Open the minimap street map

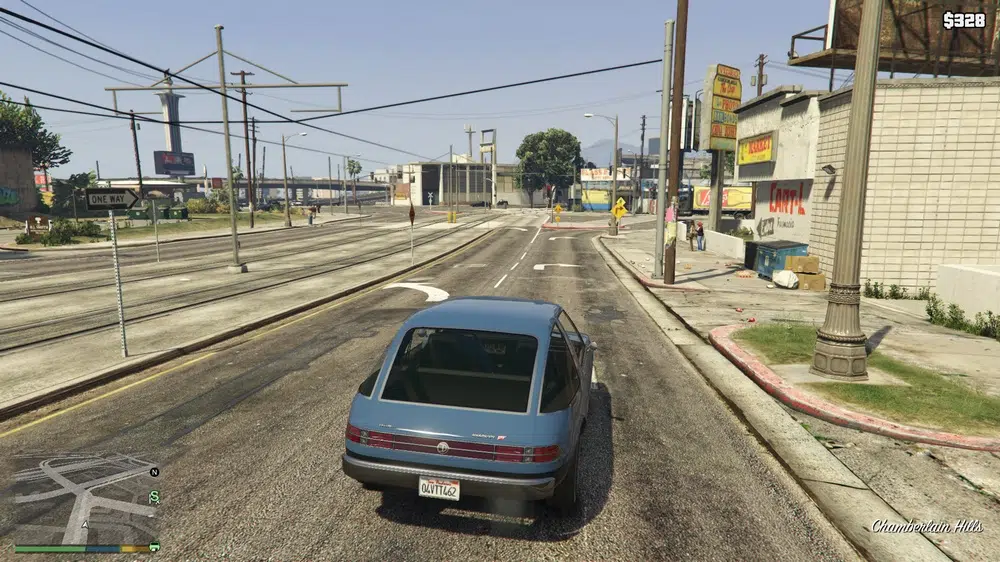85,498
